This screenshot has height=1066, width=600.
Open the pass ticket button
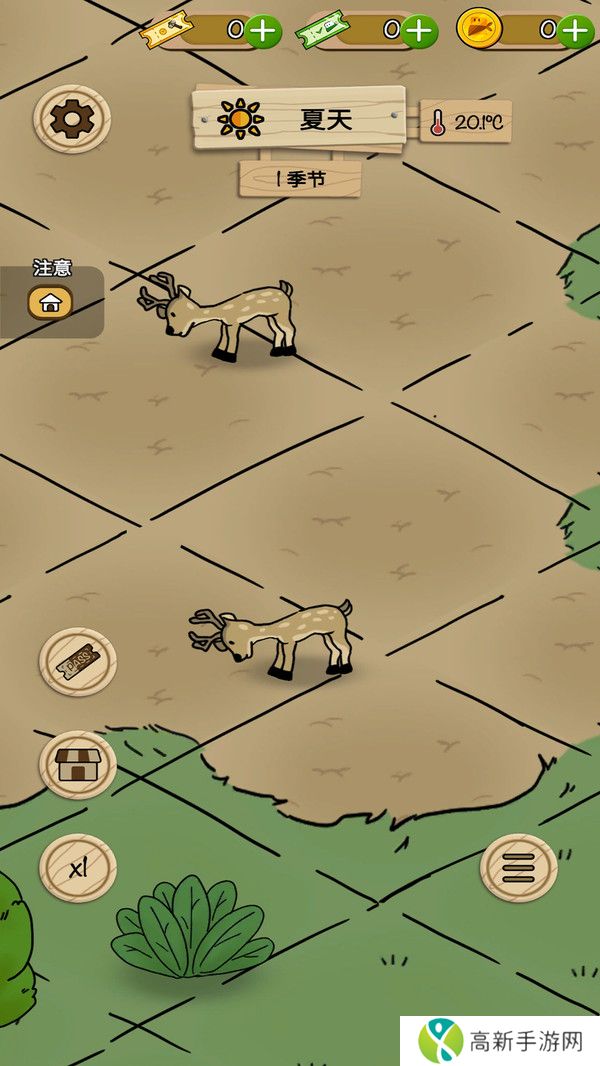click(x=78, y=661)
